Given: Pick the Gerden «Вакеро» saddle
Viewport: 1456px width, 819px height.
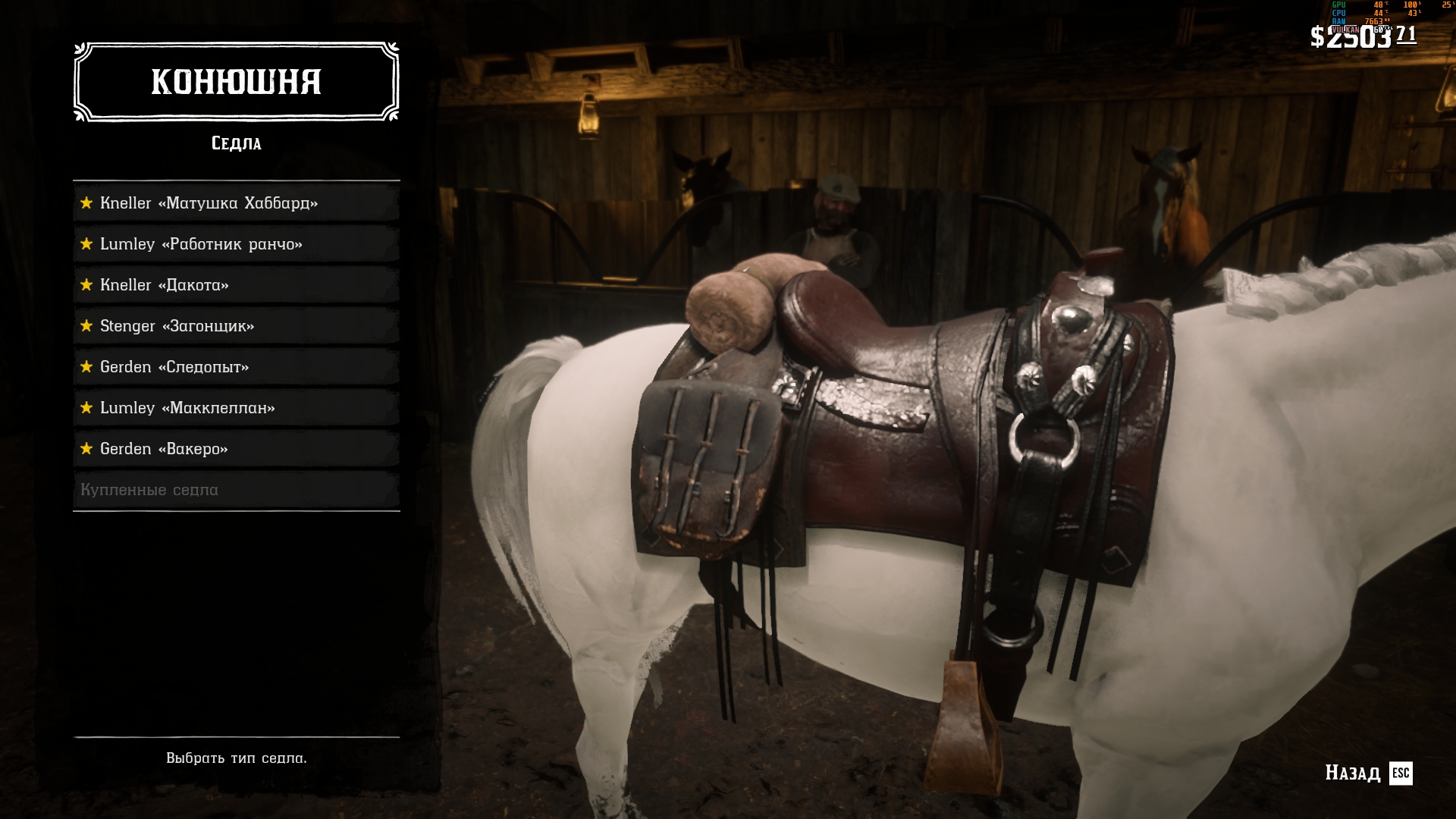Looking at the screenshot, I should (236, 449).
